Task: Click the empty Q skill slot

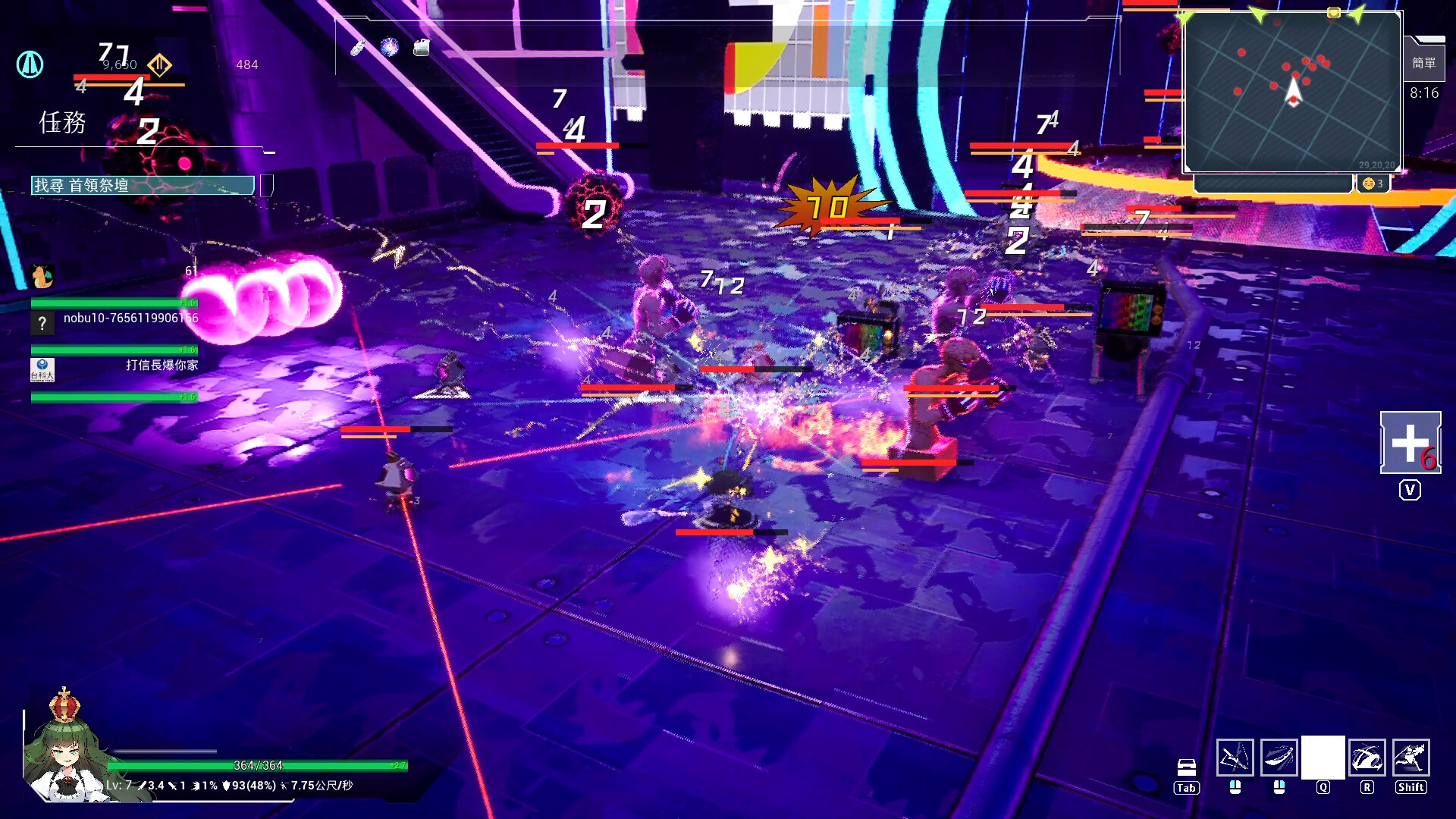Action: point(1323,757)
